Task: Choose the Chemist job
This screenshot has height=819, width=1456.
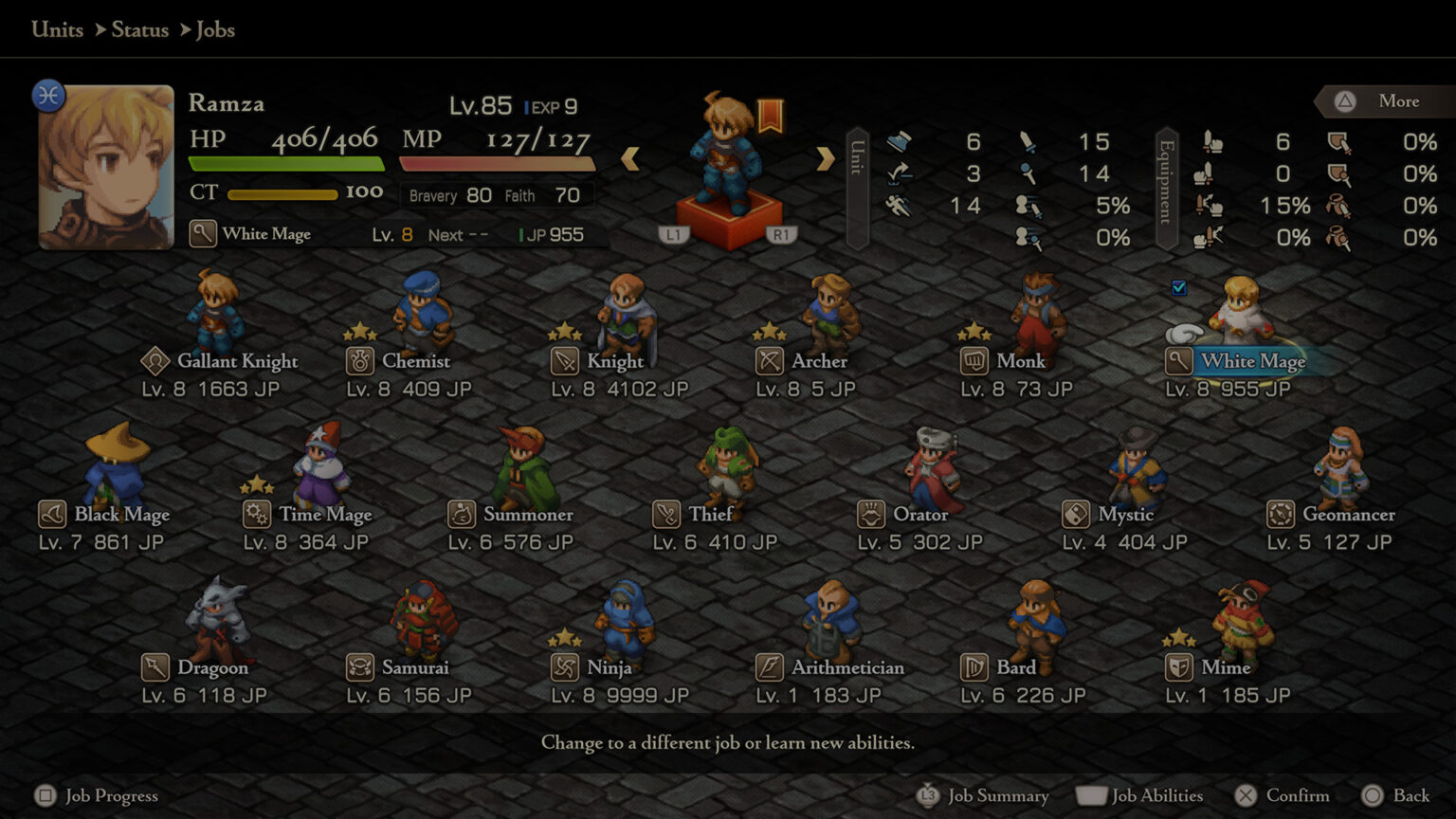Action: click(x=414, y=361)
